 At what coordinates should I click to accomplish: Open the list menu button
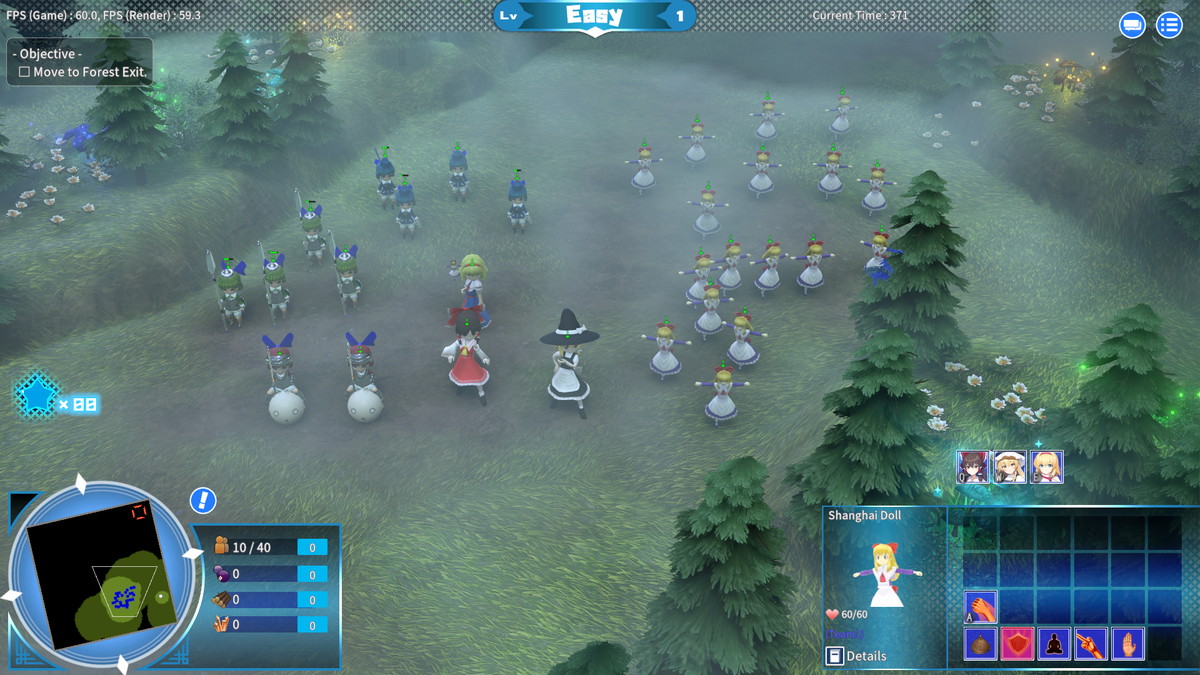coord(1169,25)
